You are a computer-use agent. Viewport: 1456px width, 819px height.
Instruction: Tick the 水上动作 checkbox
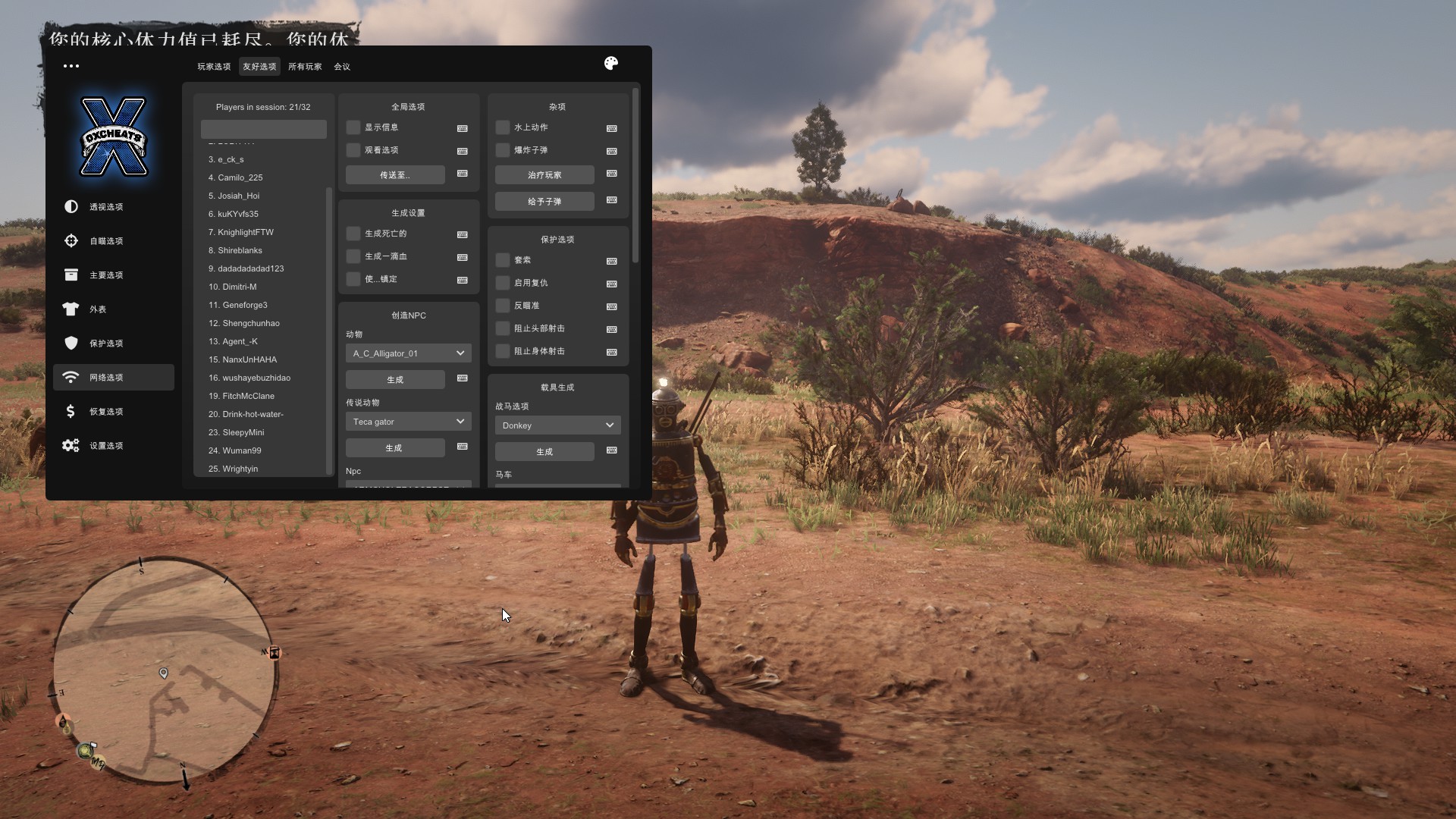[x=503, y=127]
